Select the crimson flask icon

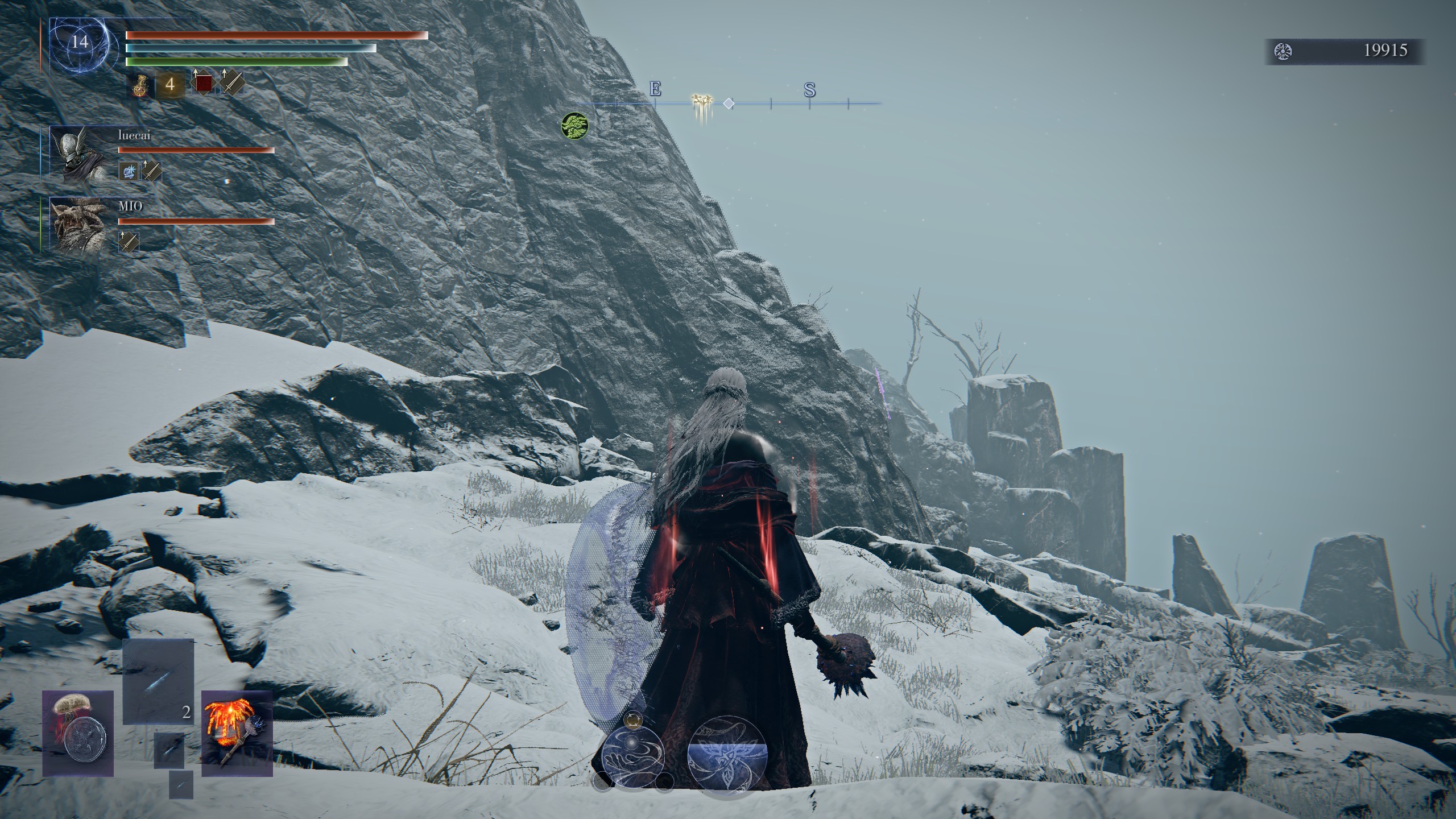pyautogui.click(x=140, y=85)
